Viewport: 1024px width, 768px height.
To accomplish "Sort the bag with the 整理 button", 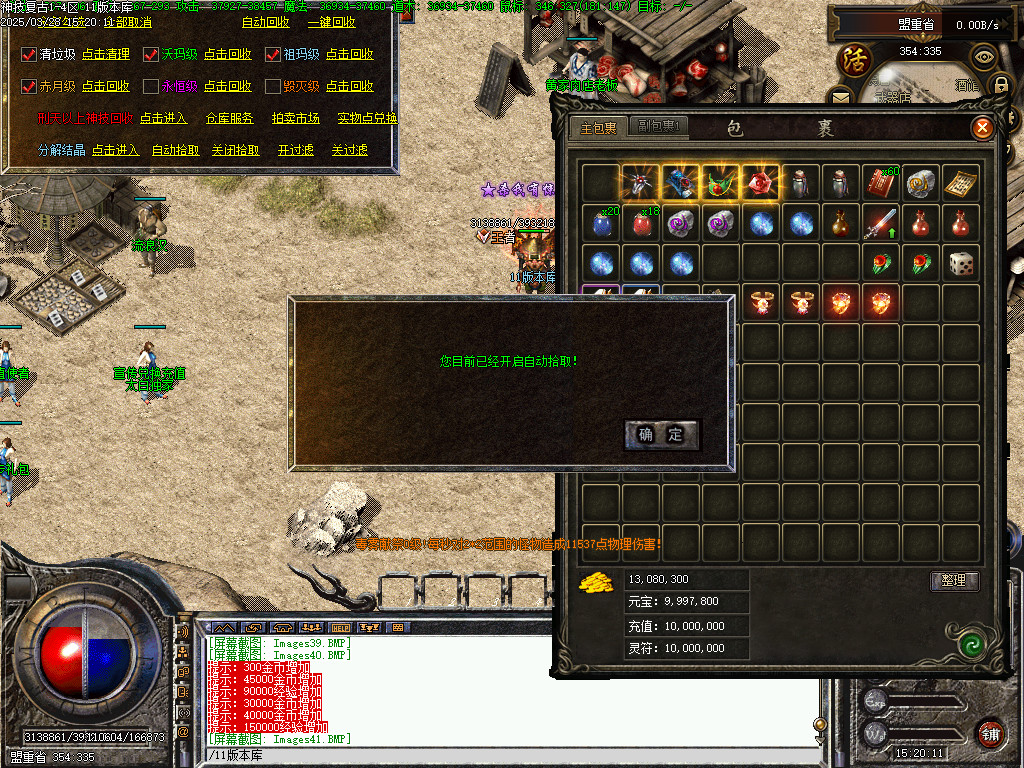I will 954,581.
